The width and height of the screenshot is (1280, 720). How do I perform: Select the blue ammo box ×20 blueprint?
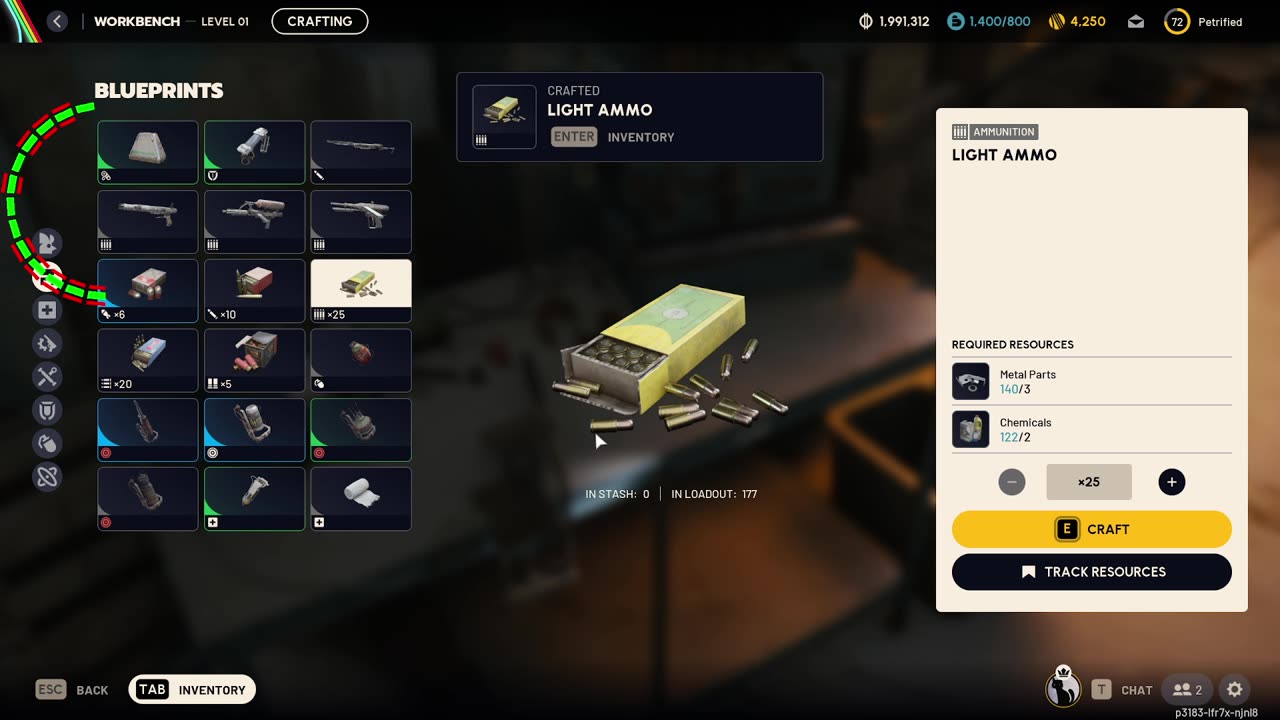coord(148,360)
